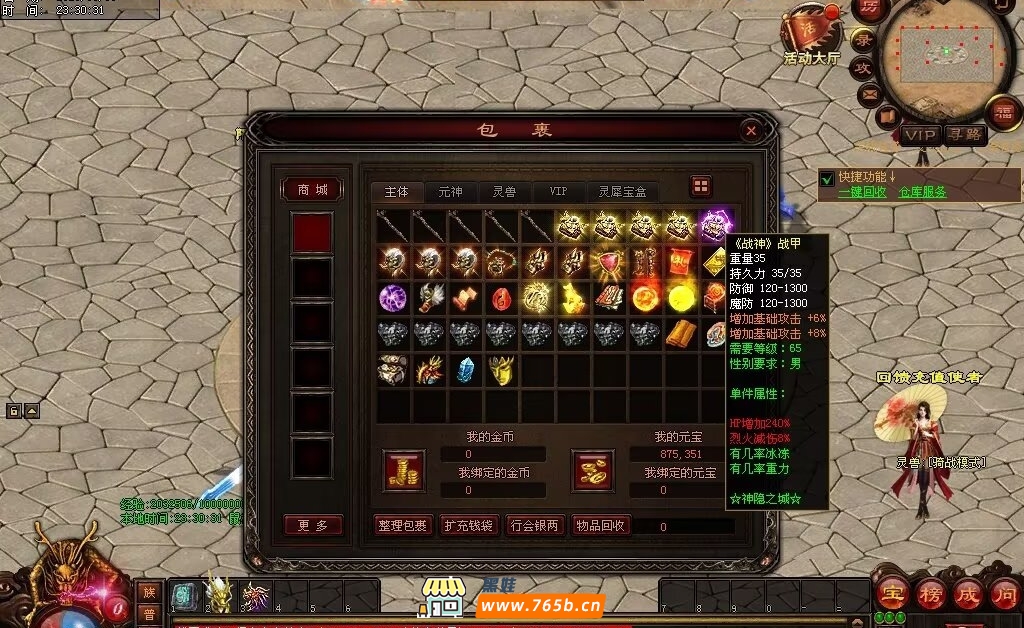Open the VIP inventory tab
The image size is (1024, 628).
tap(558, 191)
